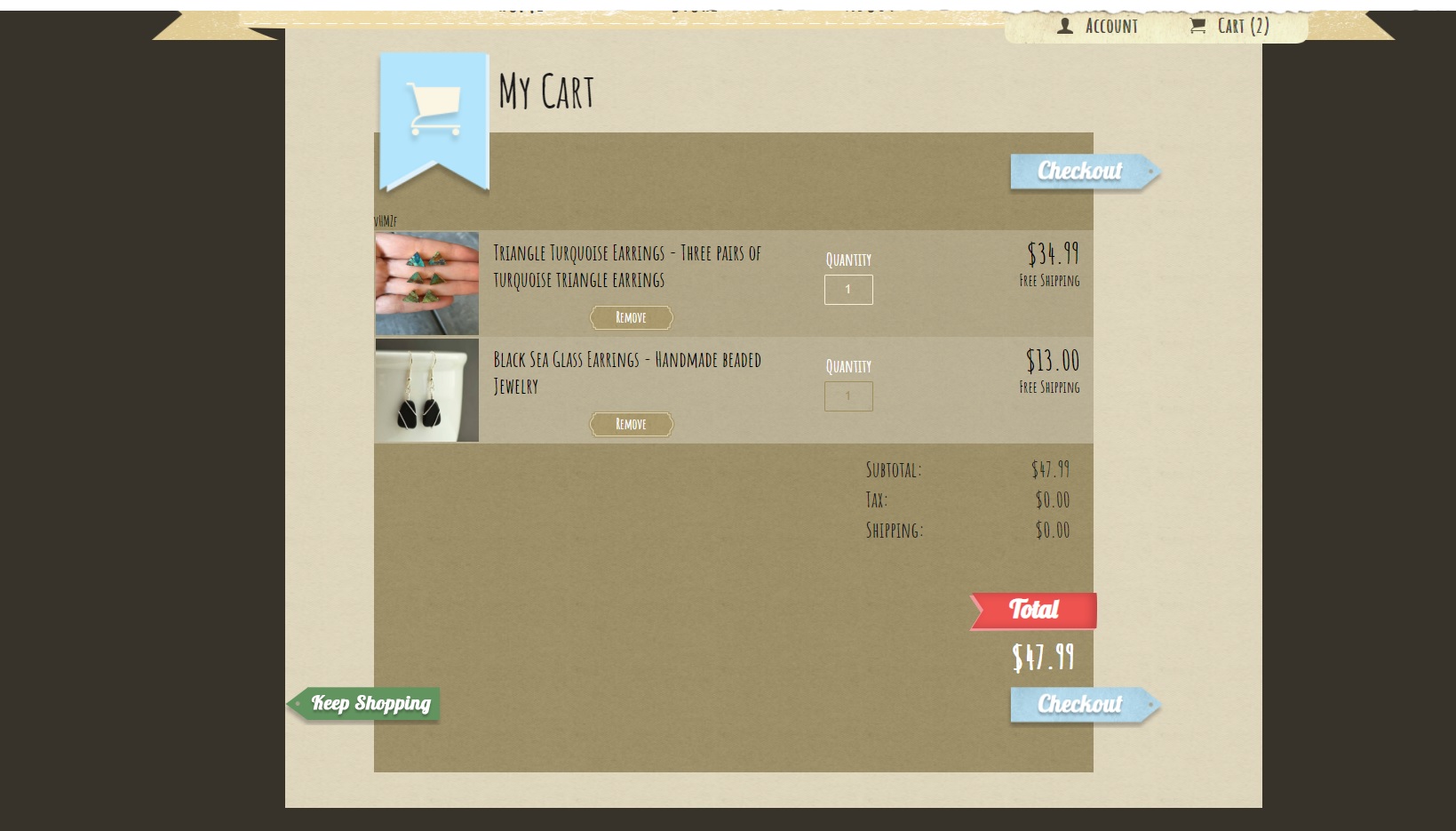1456x831 pixels.
Task: Click the quantity field for Black Sea Glass Earrings
Action: pos(848,396)
